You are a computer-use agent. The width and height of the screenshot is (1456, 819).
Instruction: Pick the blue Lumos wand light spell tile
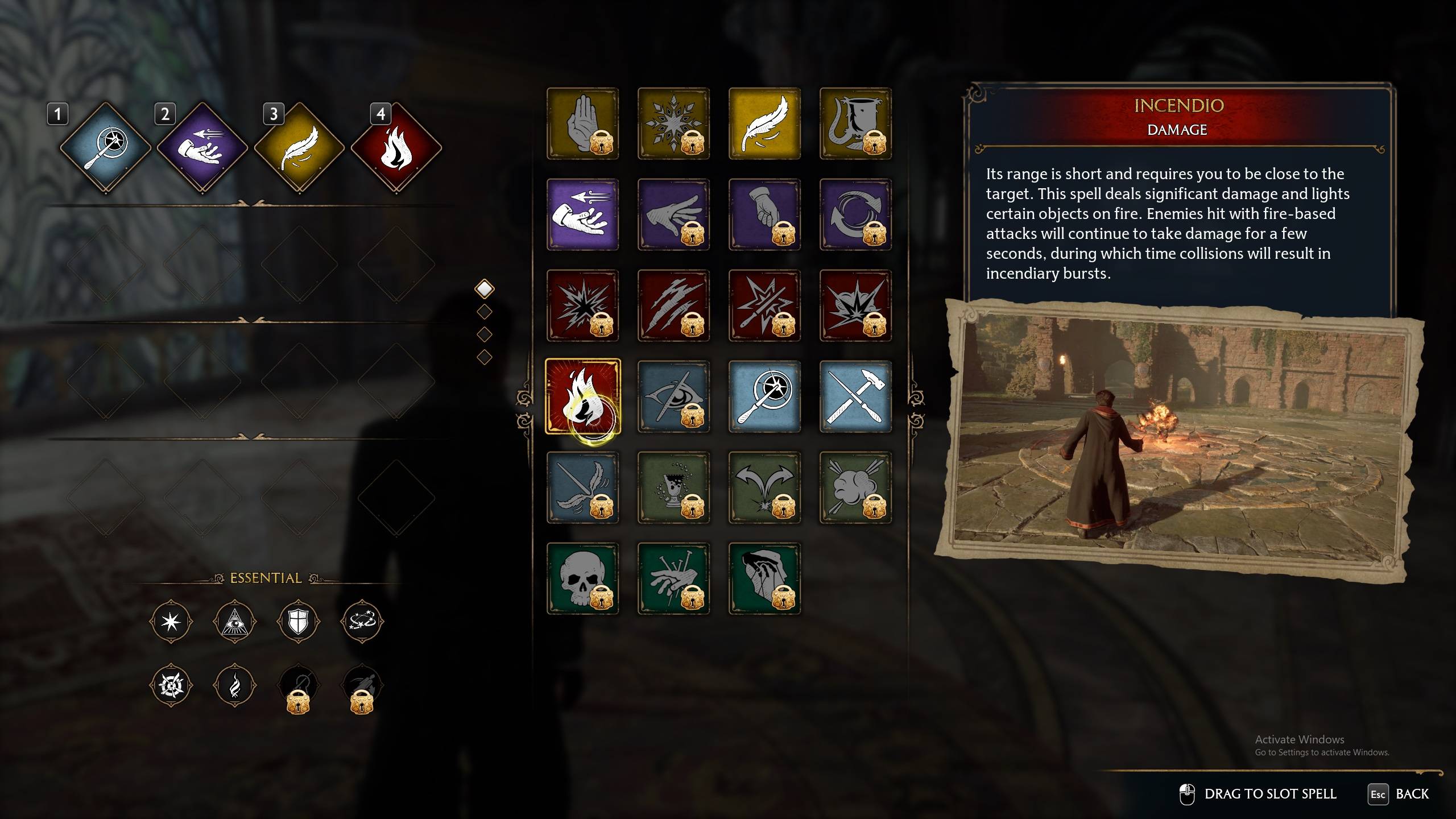tap(764, 396)
